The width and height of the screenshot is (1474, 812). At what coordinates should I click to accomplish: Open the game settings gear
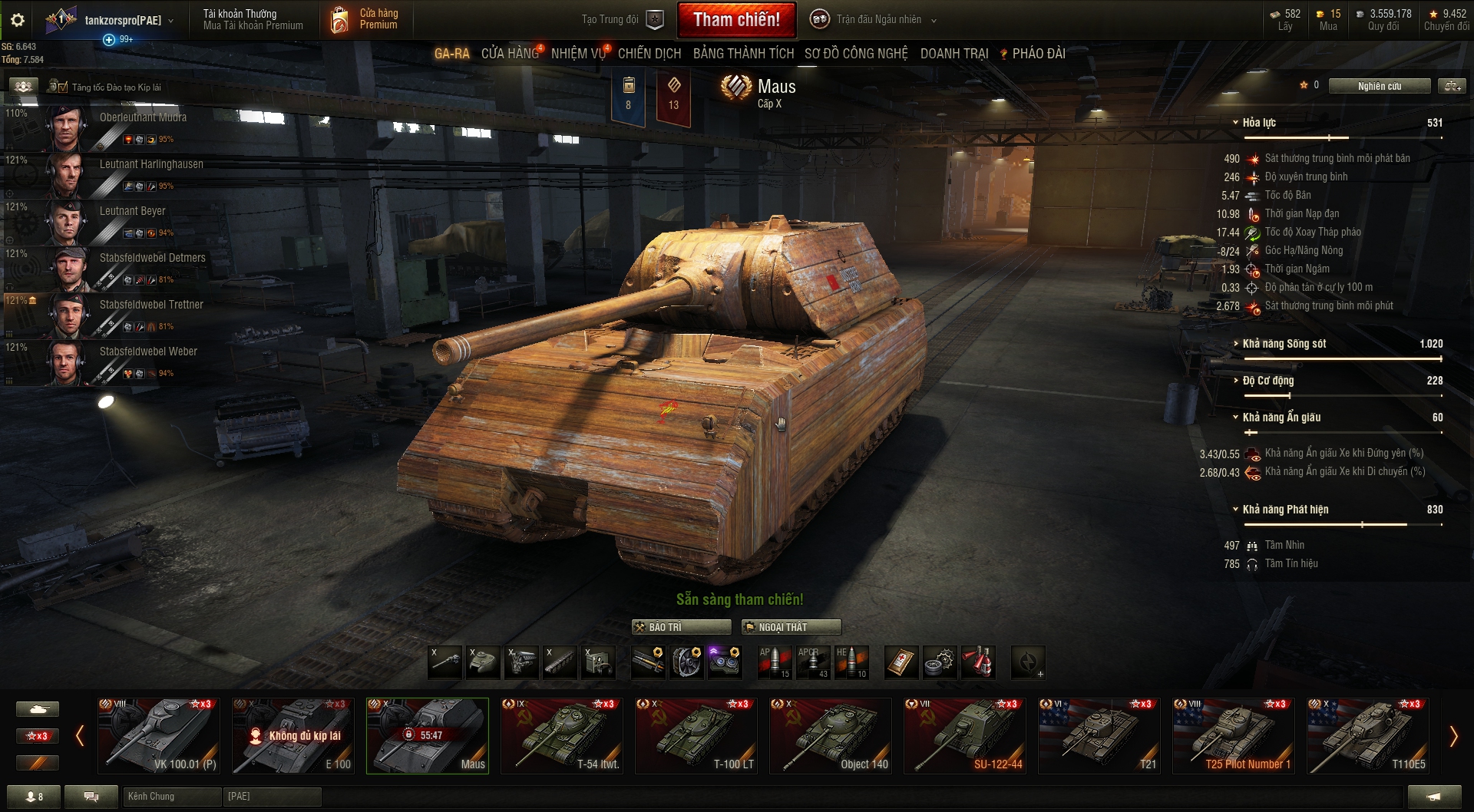16,20
